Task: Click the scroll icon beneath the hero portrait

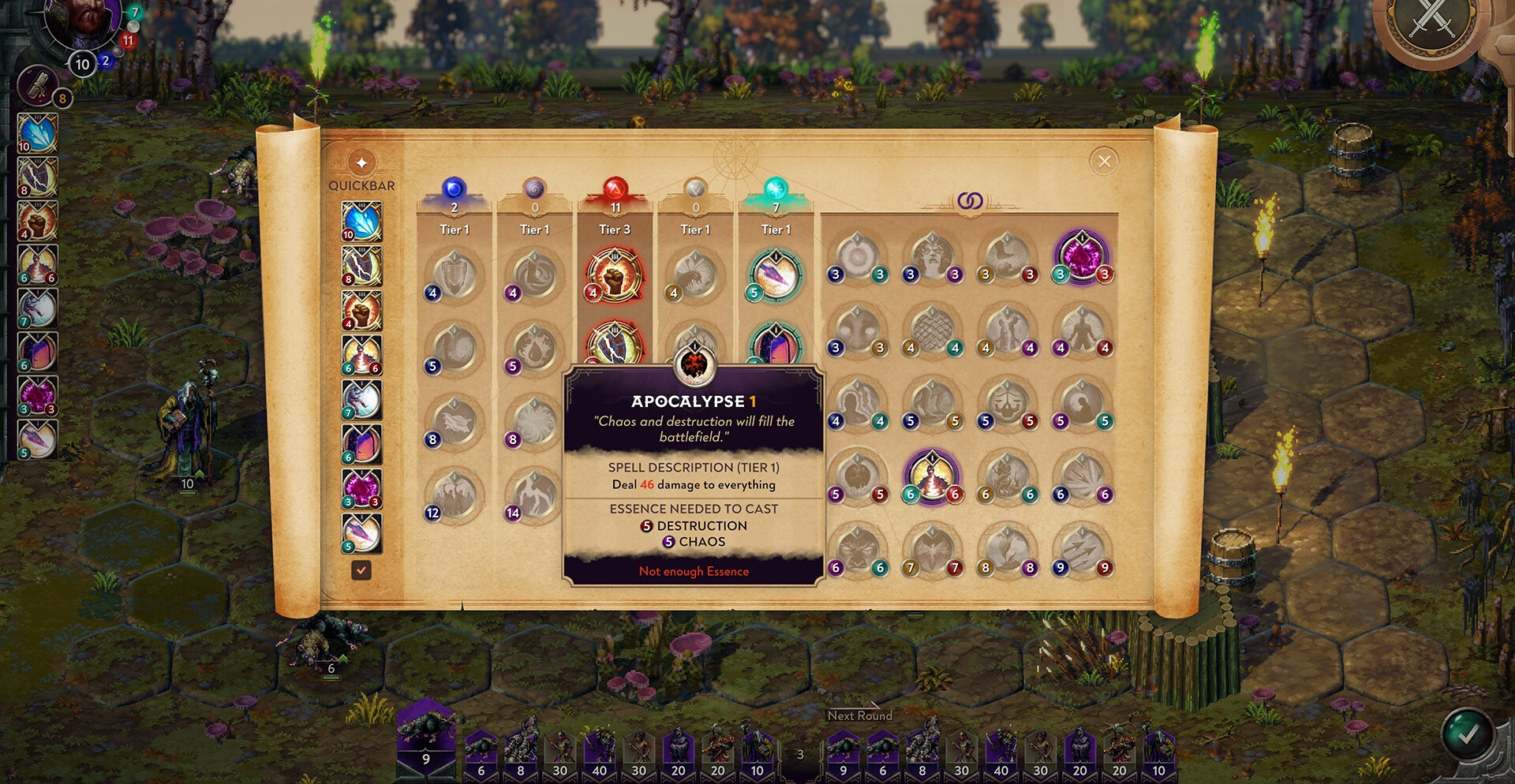Action: [37, 85]
